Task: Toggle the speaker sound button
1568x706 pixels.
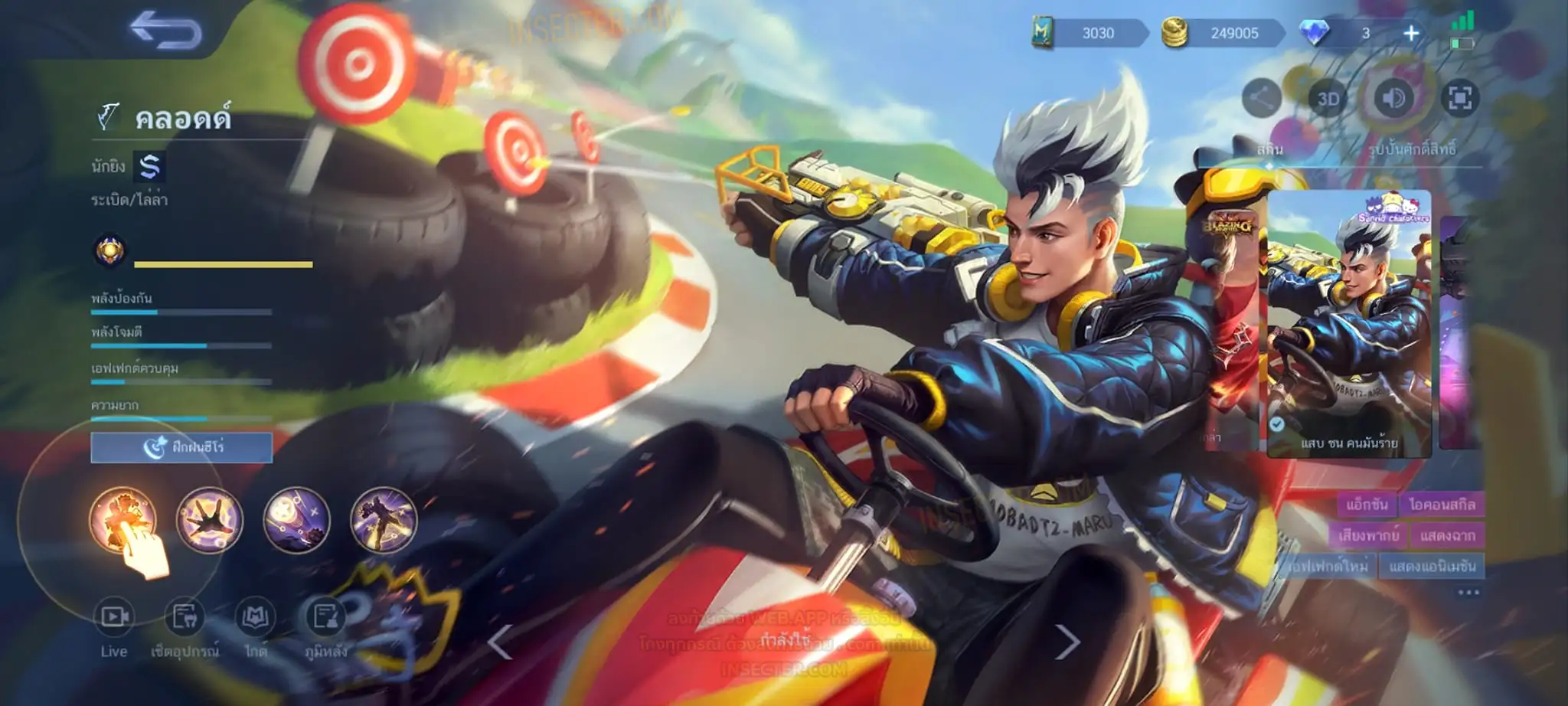Action: click(x=1393, y=98)
